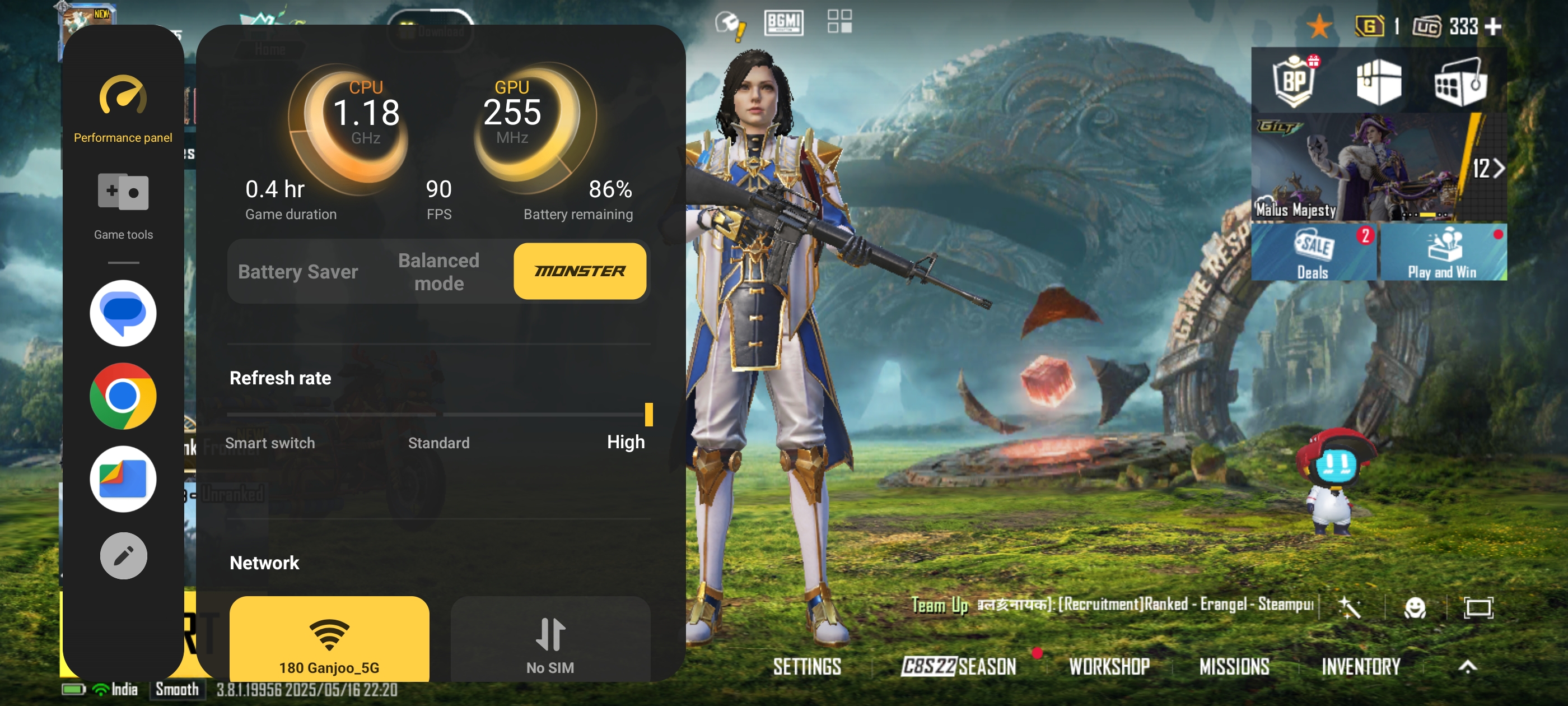The width and height of the screenshot is (1568, 706).
Task: Add UC with the plus button
Action: coord(1493,26)
